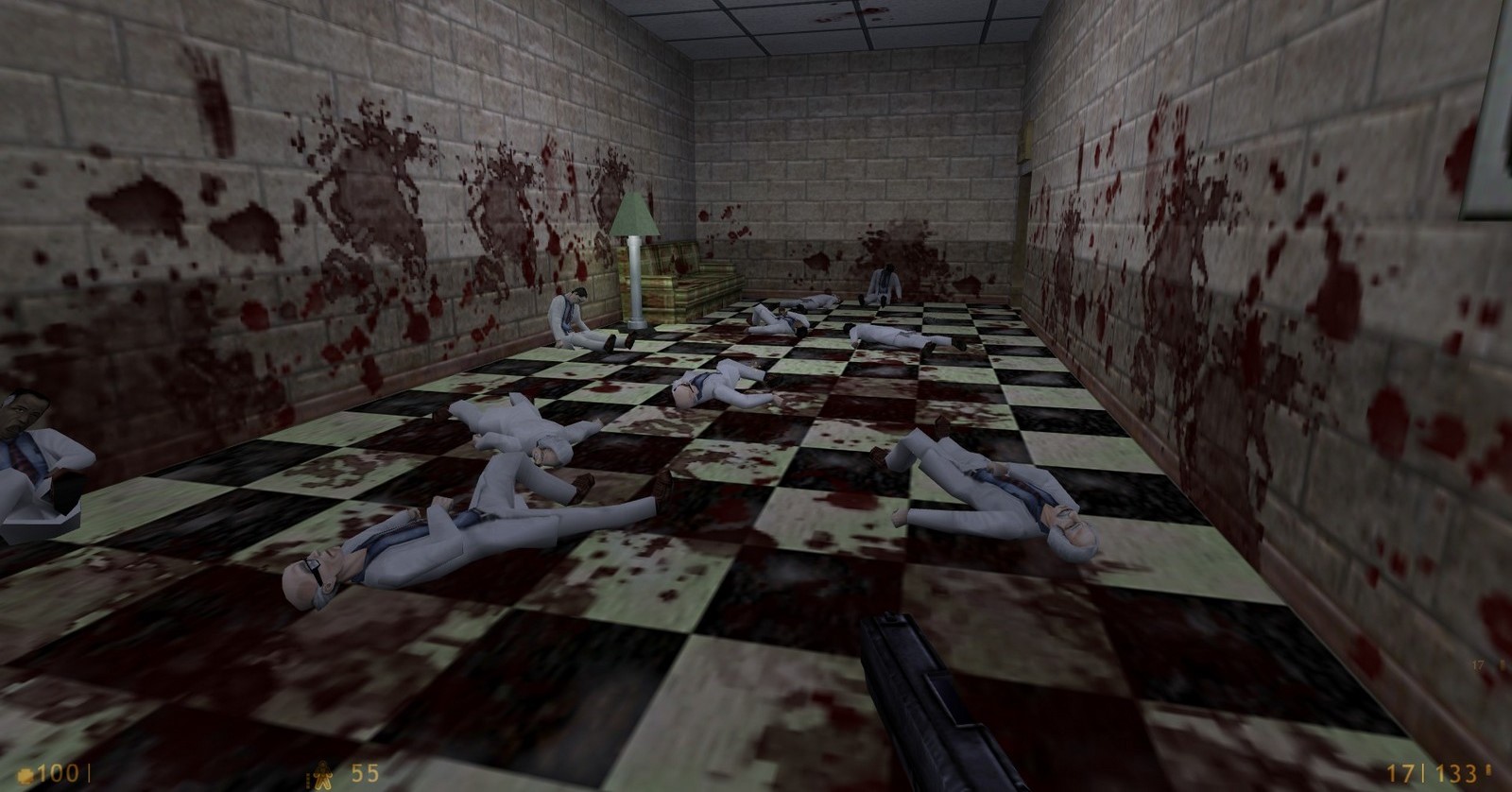Click the bullet icon next to reserve ammo
1512x792 pixels.
pos(1490,771)
